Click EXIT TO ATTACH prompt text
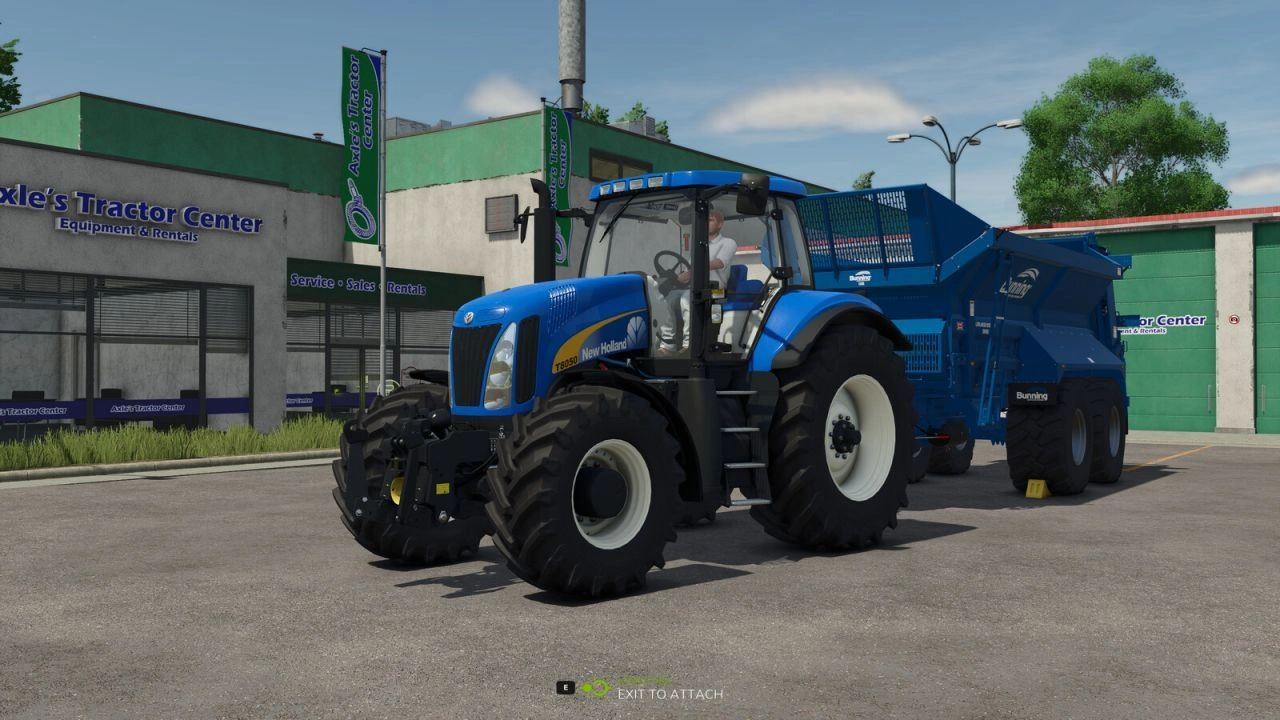This screenshot has height=720, width=1280. pyautogui.click(x=670, y=691)
